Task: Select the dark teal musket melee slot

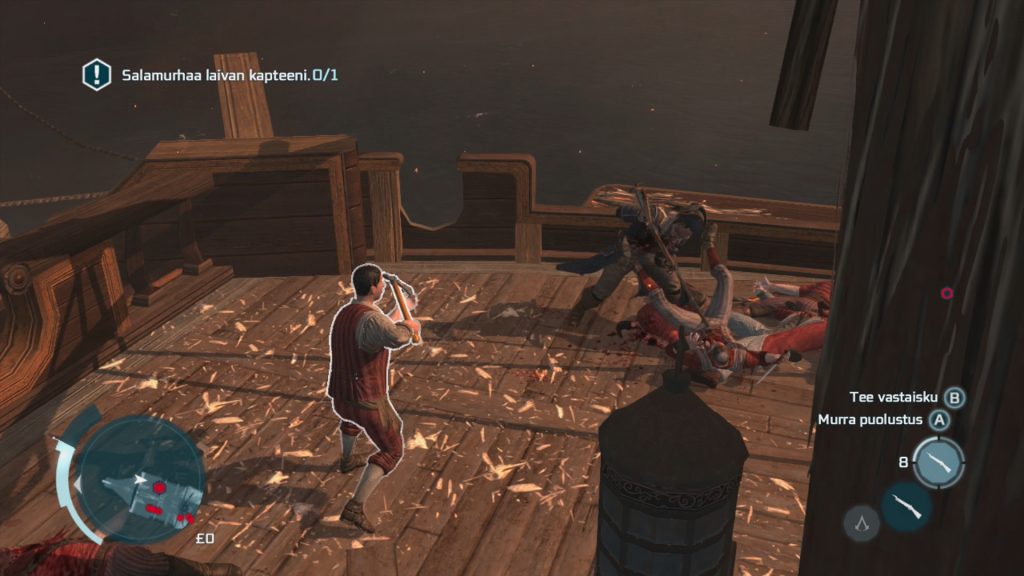Action: pos(907,506)
